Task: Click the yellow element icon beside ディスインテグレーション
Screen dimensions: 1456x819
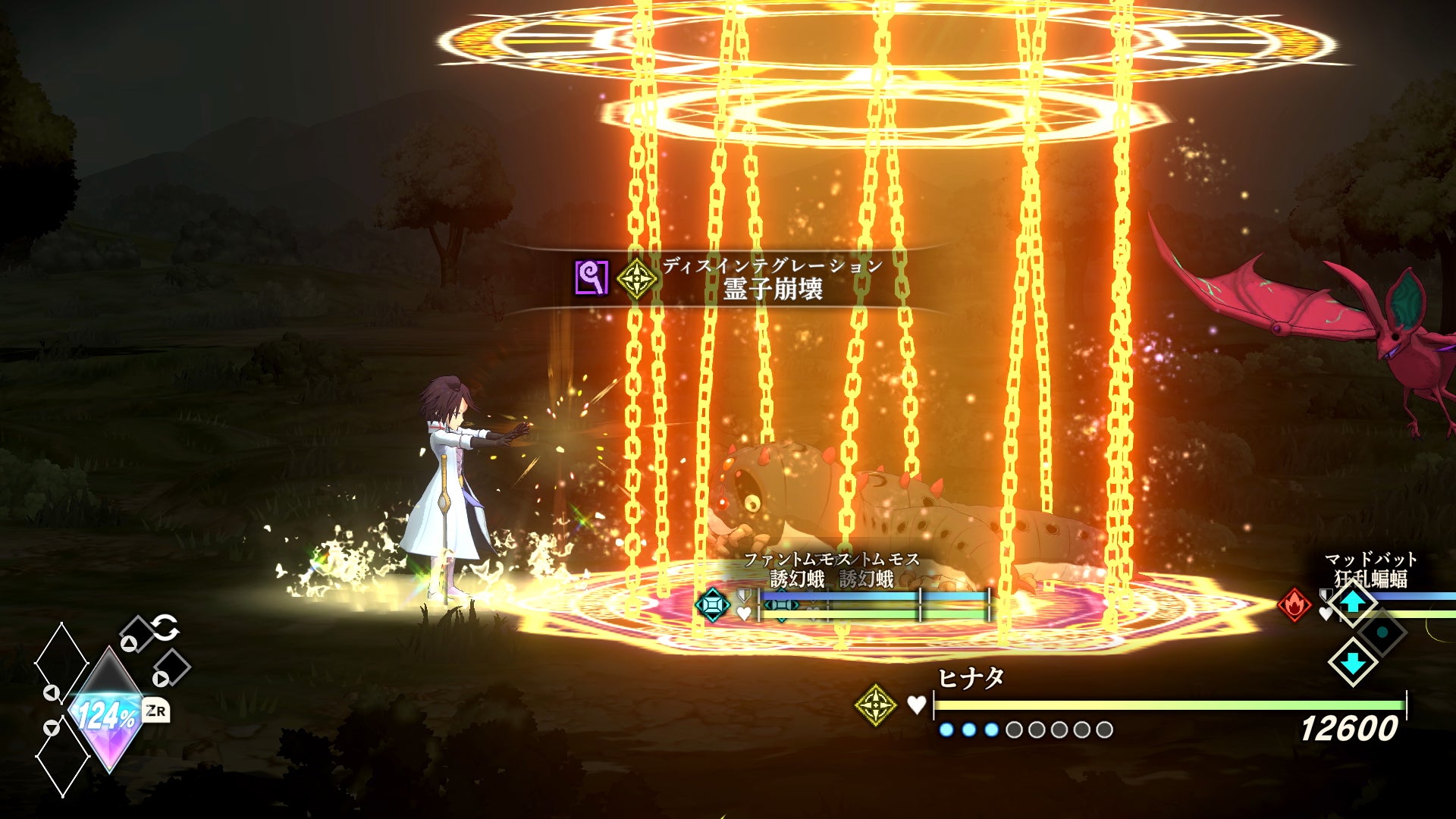Action: [x=635, y=278]
